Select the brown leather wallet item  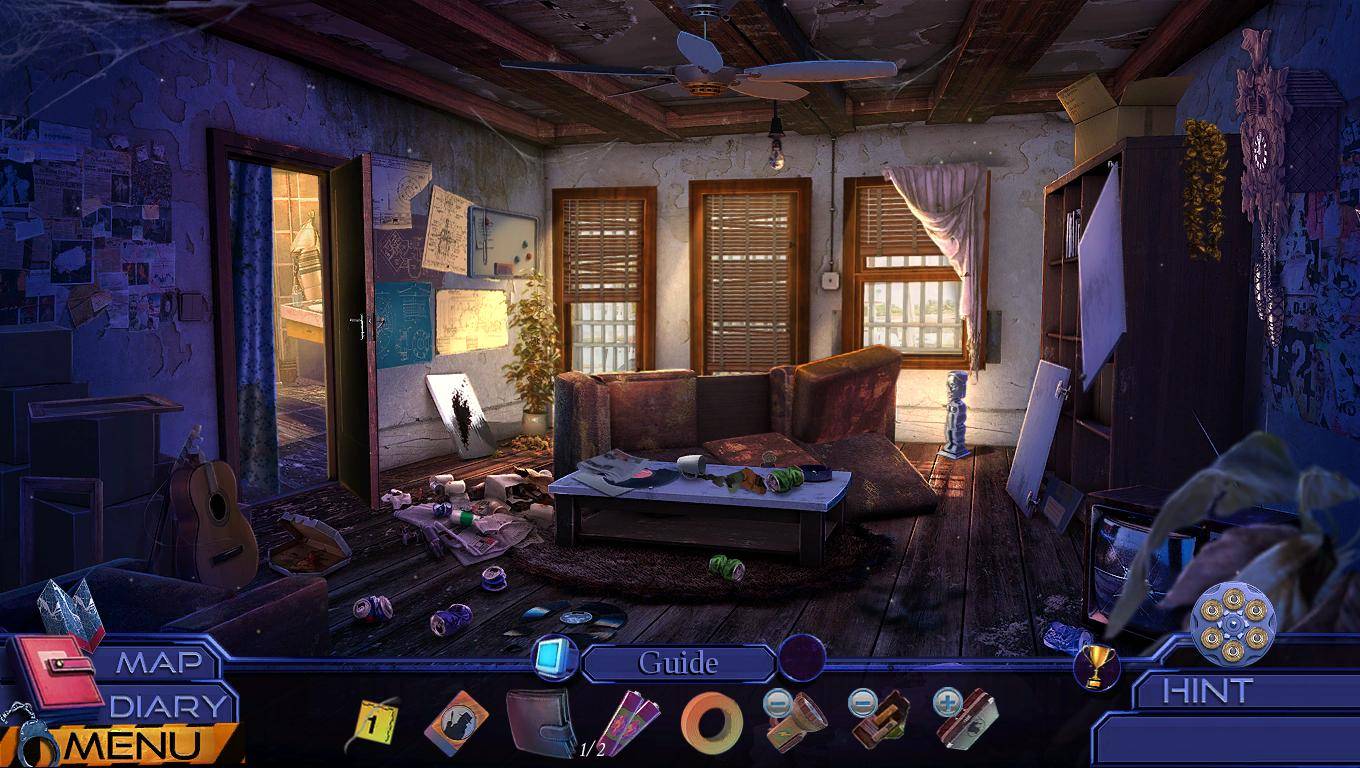click(x=540, y=722)
